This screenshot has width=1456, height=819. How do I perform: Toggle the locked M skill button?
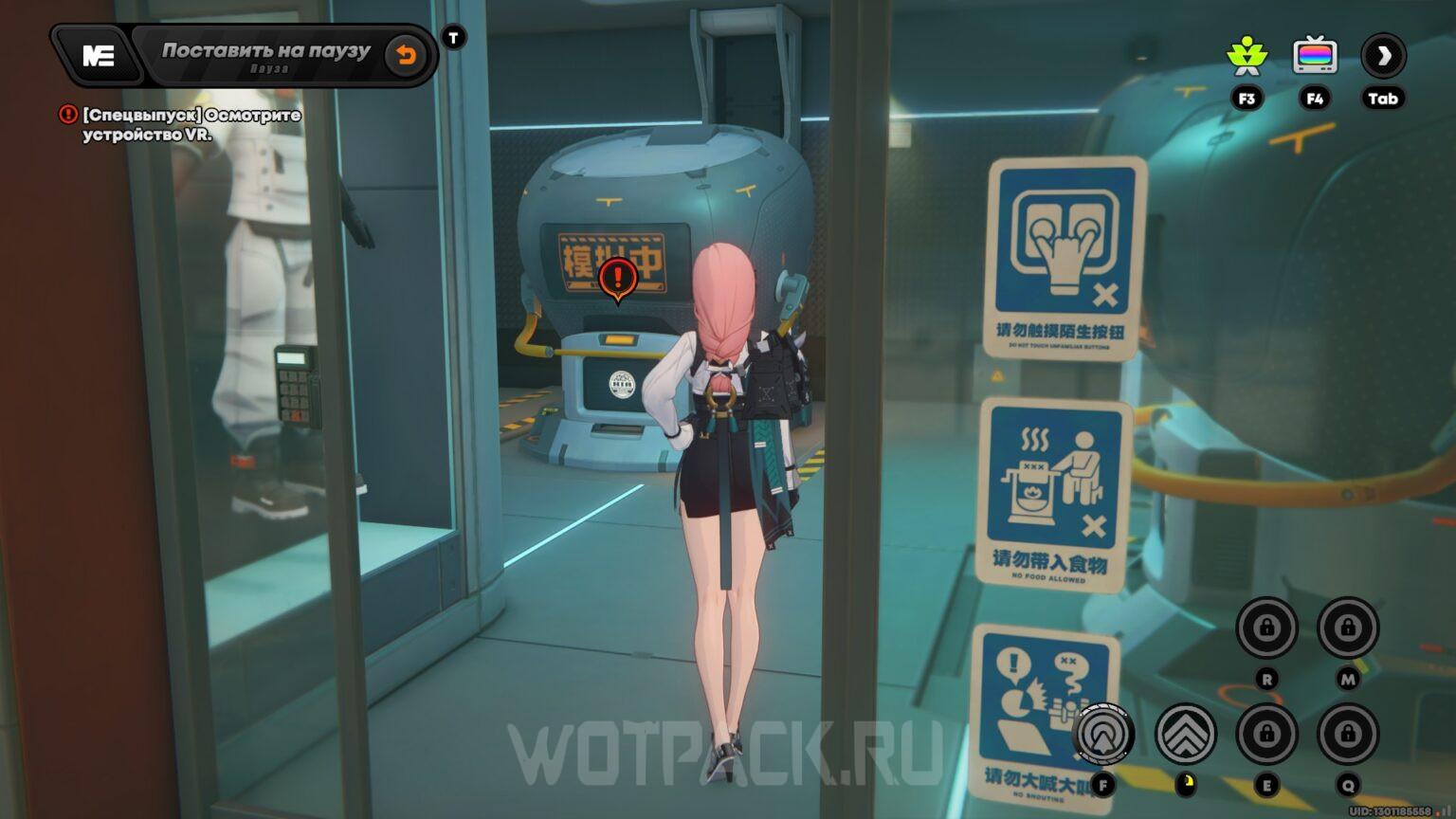[x=1348, y=628]
